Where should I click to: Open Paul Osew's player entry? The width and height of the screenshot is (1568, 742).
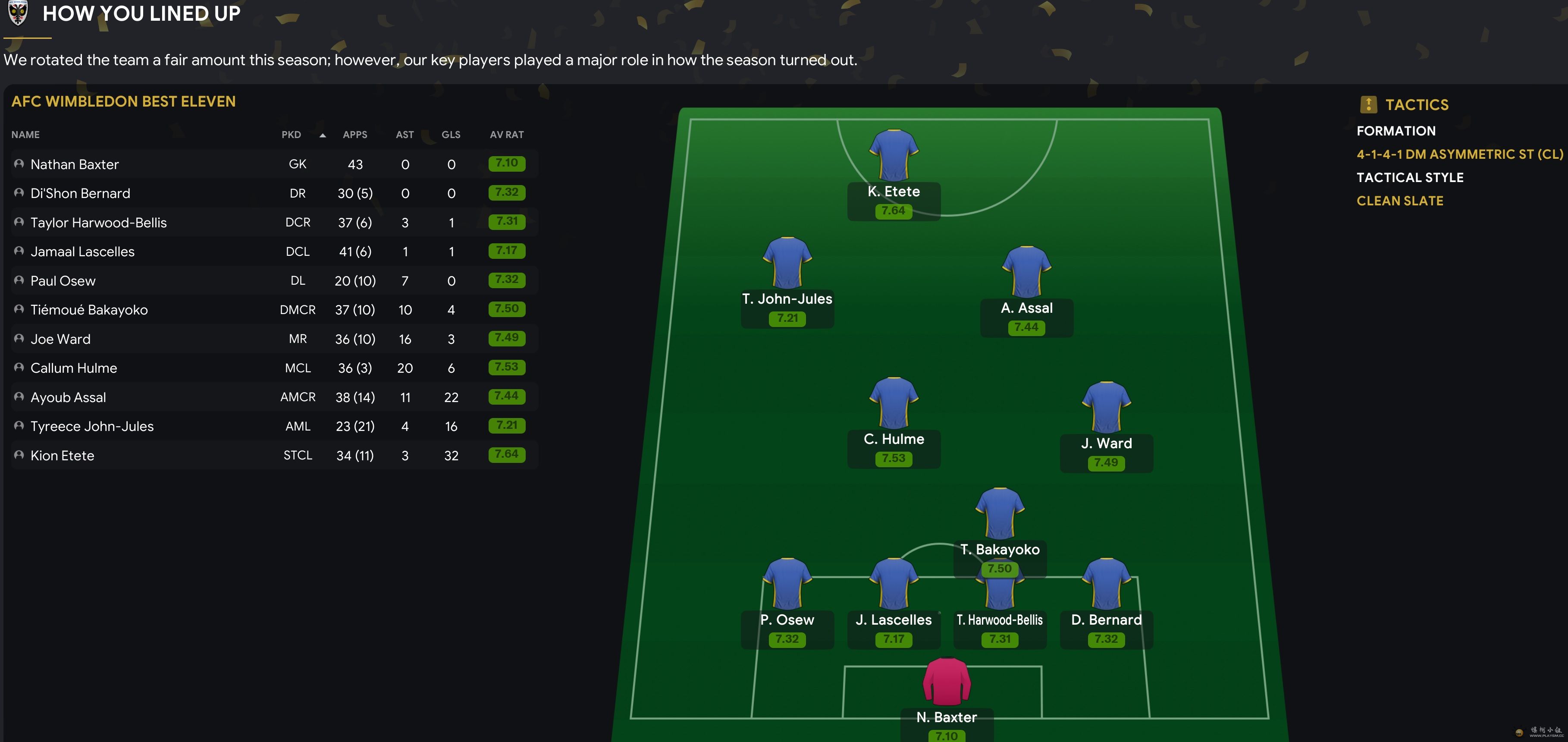pyautogui.click(x=63, y=280)
